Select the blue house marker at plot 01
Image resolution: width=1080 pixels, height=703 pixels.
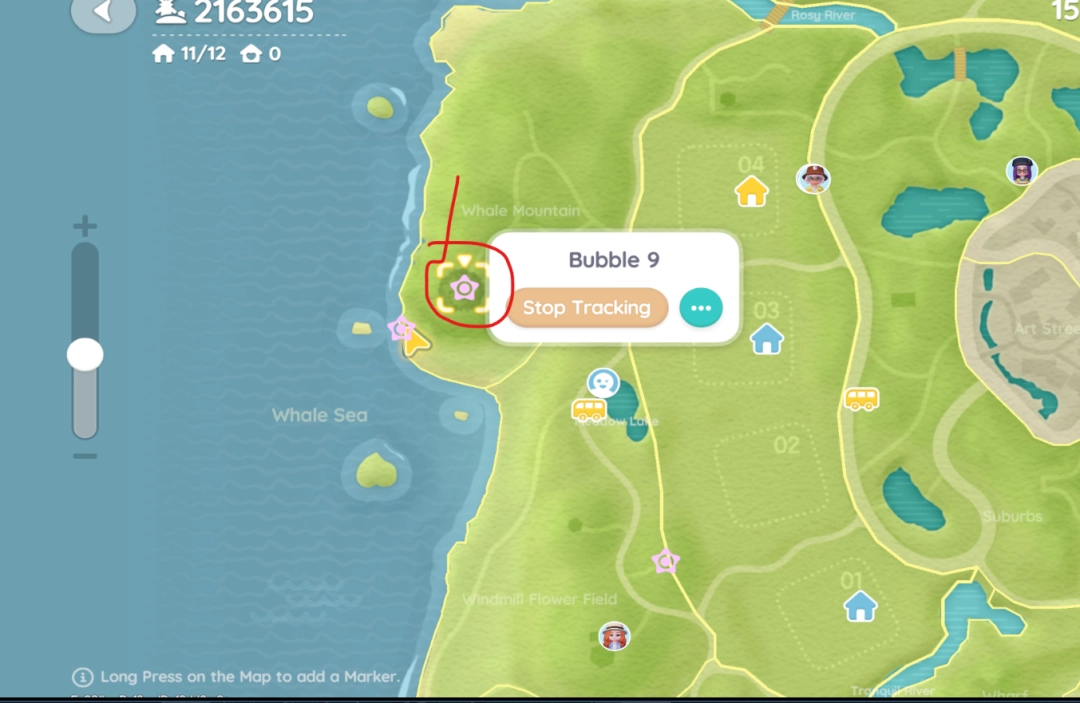(x=860, y=605)
